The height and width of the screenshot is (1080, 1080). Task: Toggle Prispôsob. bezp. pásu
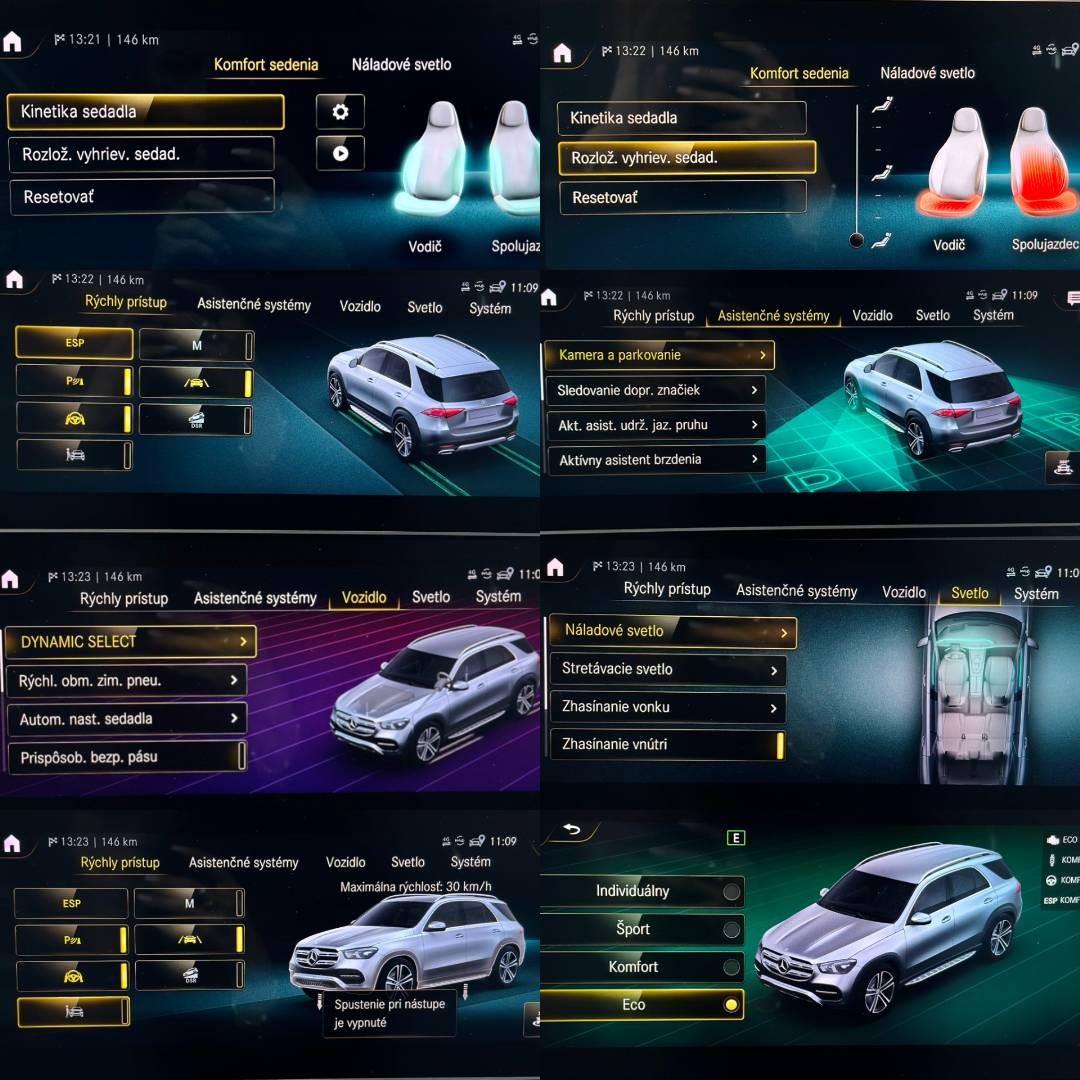pyautogui.click(x=126, y=757)
